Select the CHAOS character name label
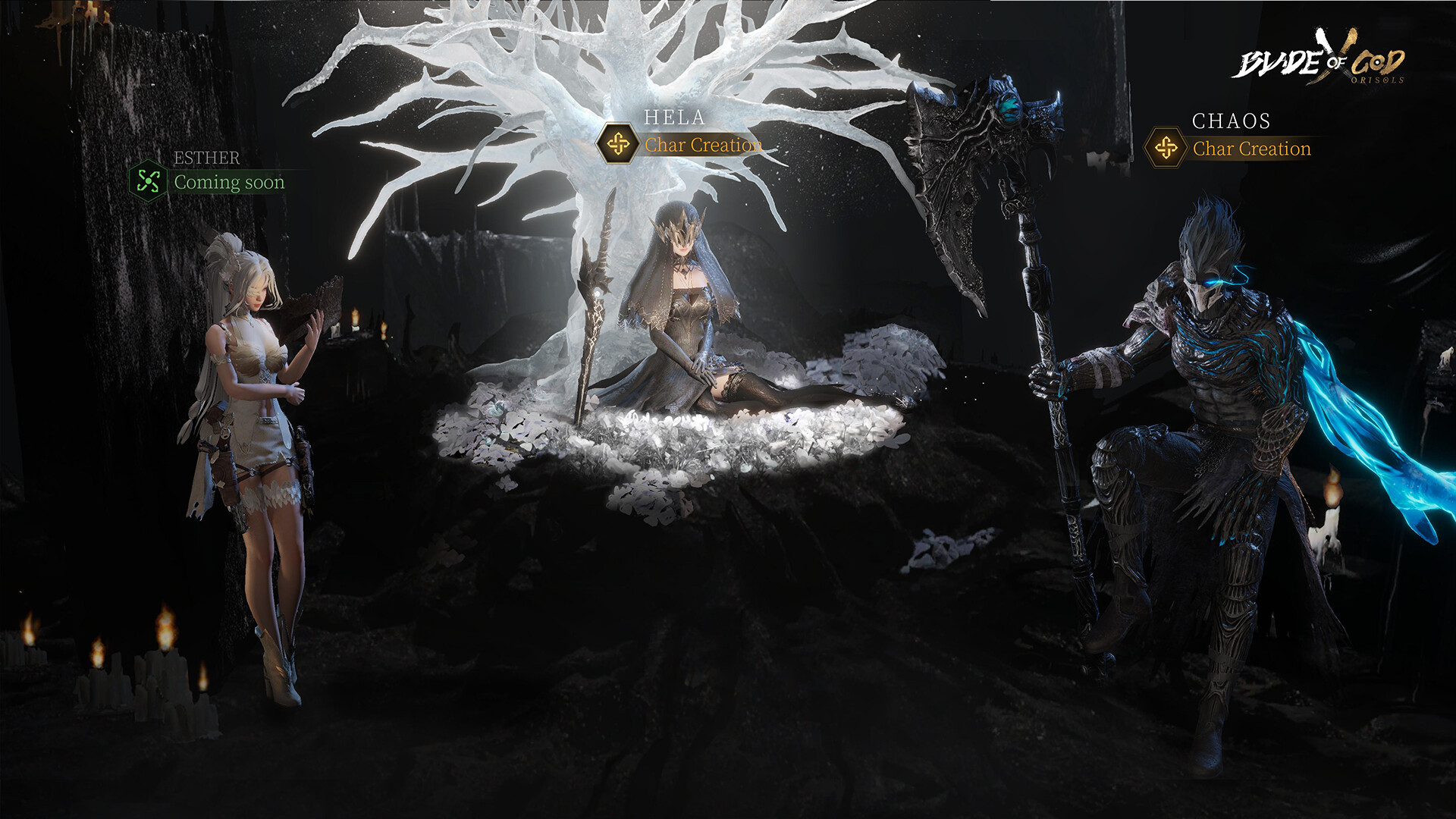 click(1230, 121)
